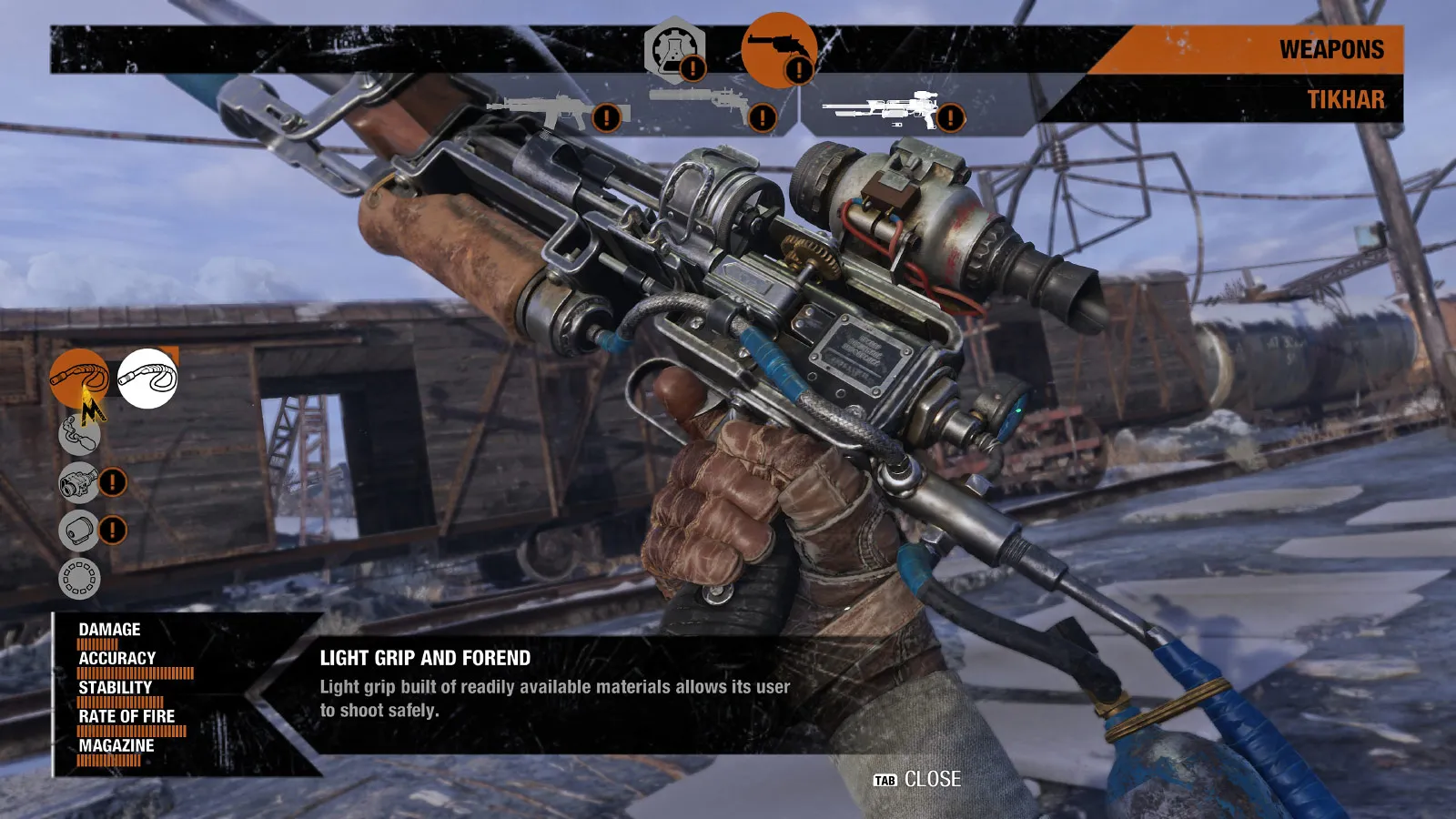This screenshot has width=1456, height=819.
Task: Open the scope attachment category
Action: (80, 482)
